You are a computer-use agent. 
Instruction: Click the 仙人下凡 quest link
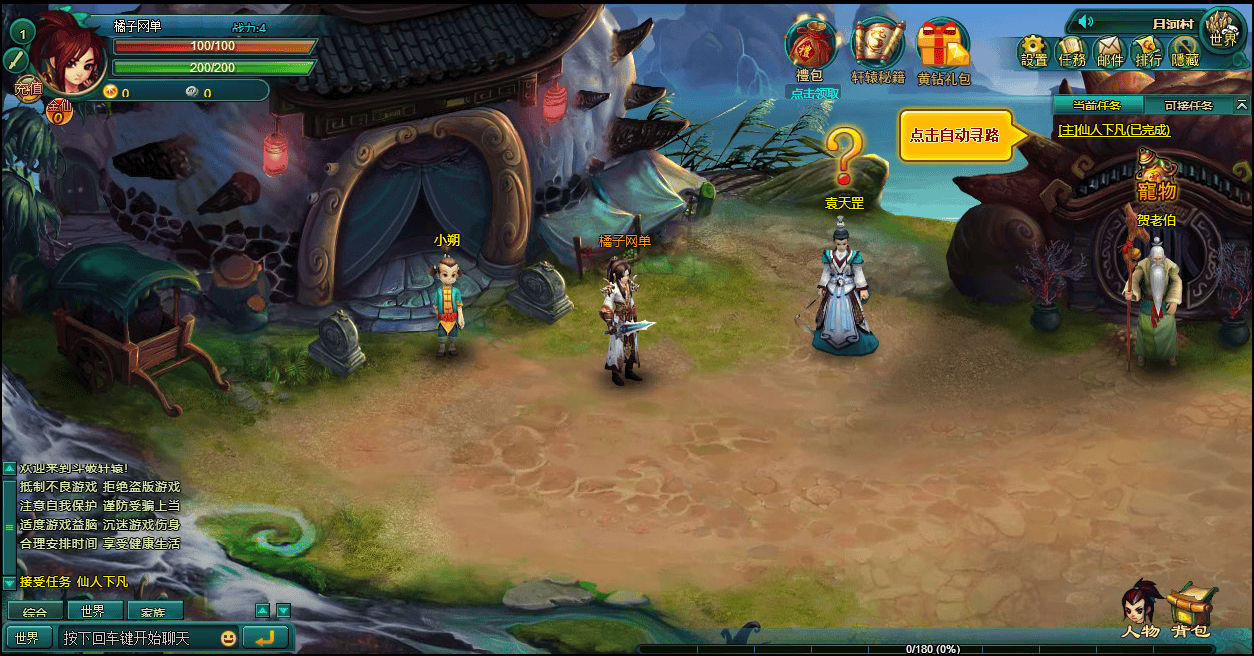pyautogui.click(x=1113, y=130)
